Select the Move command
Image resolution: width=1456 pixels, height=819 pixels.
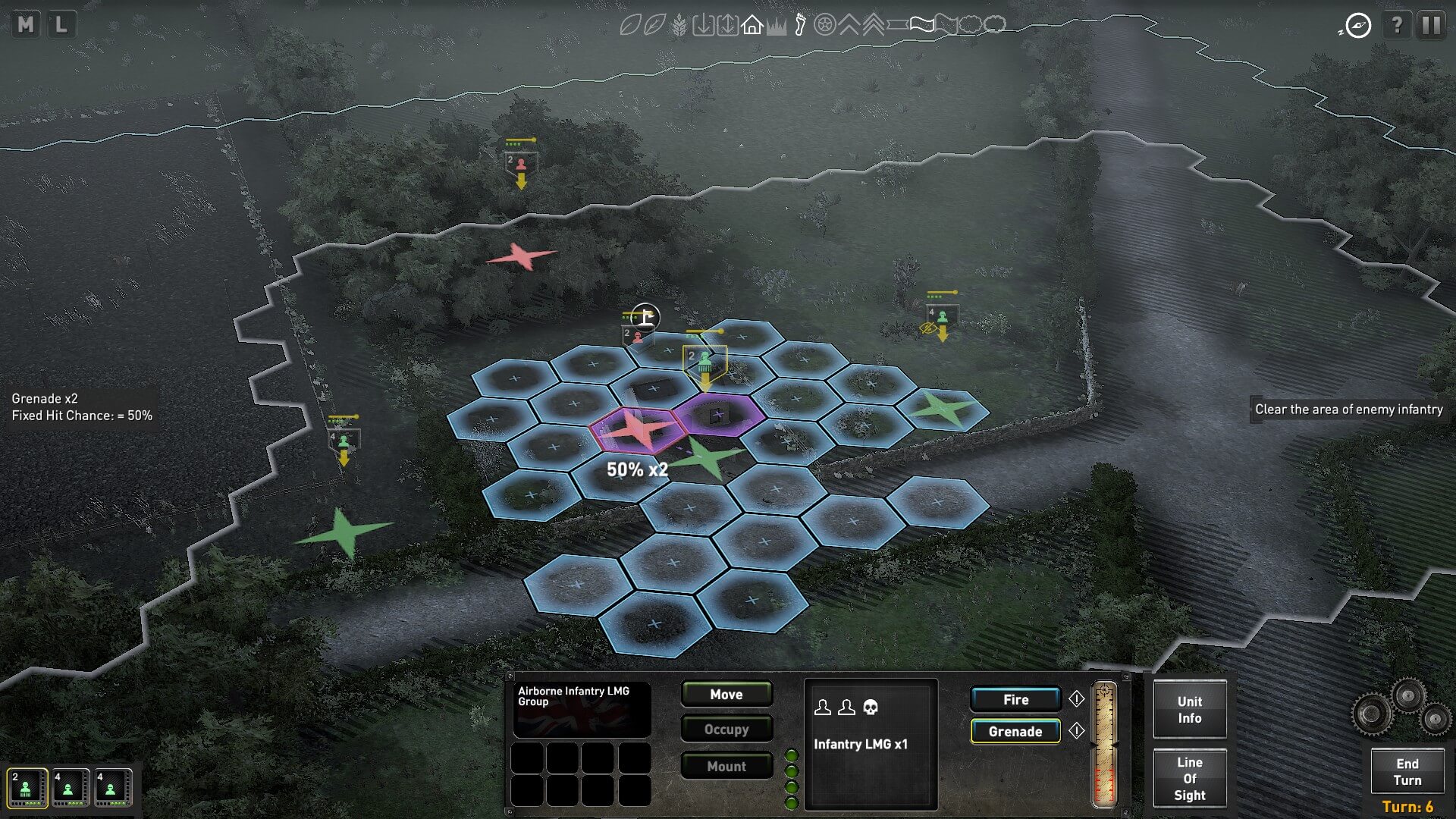[726, 694]
